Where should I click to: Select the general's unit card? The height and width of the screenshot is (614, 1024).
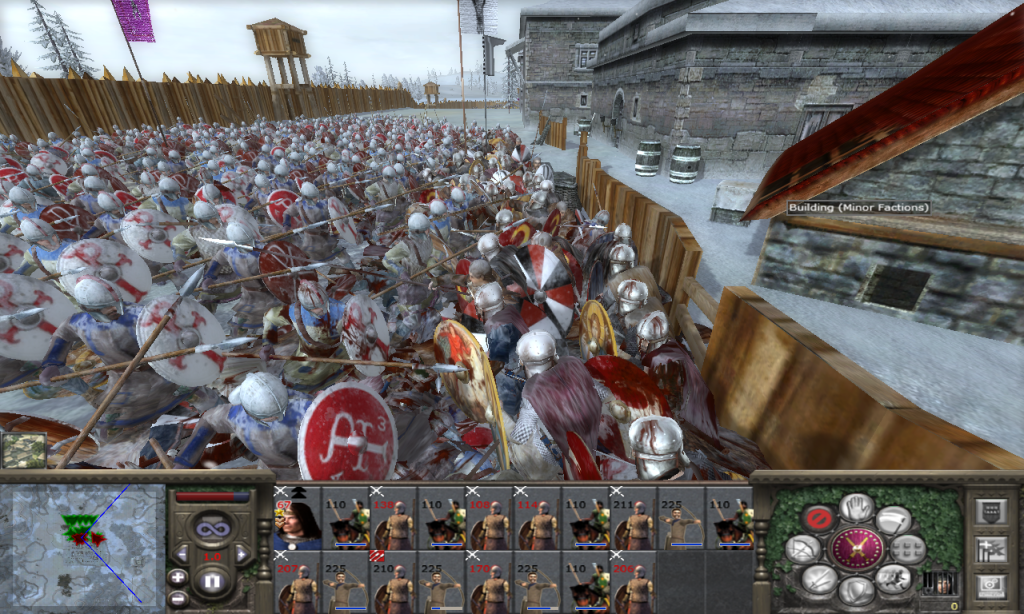tap(297, 519)
